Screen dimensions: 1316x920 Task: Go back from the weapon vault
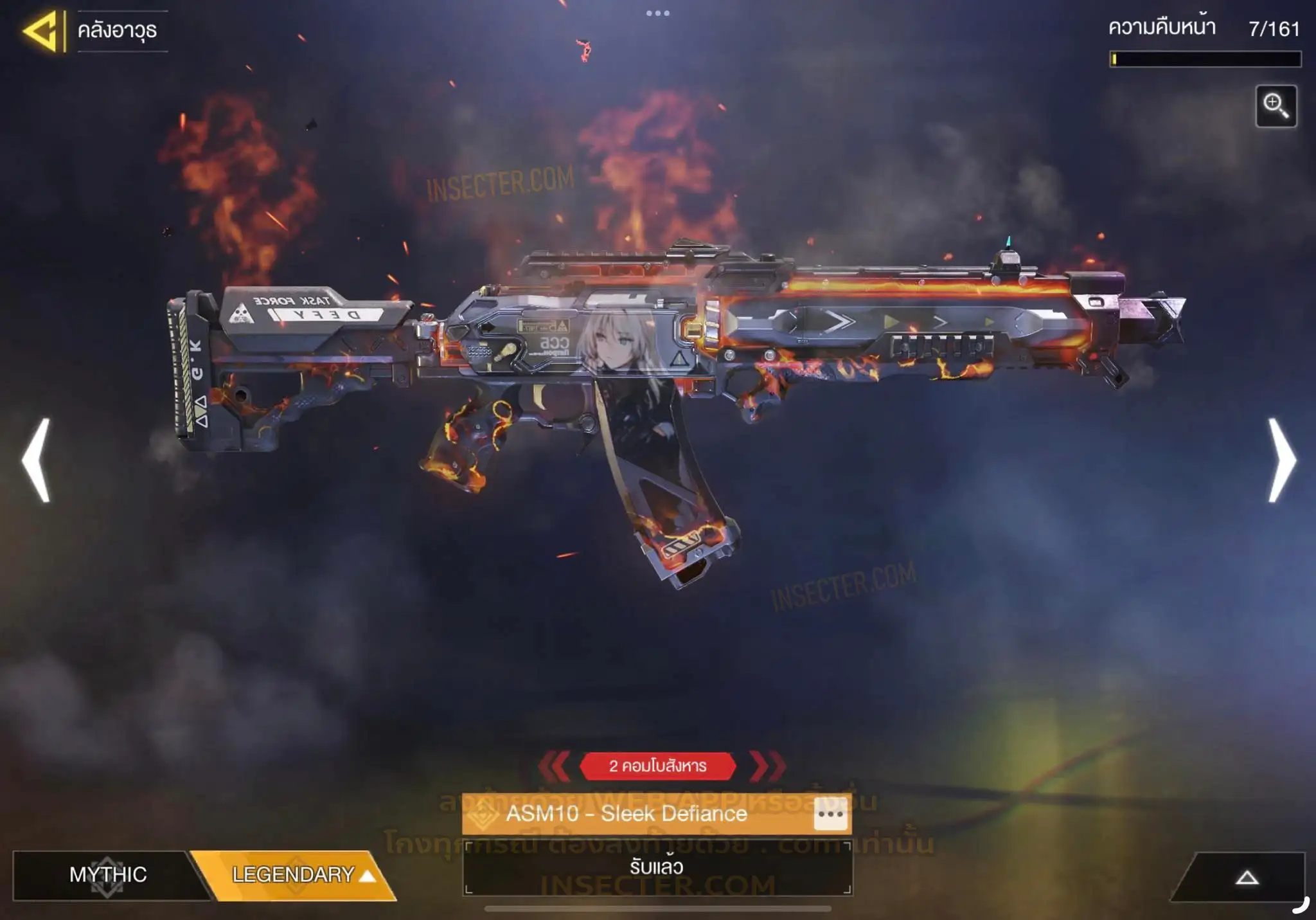pyautogui.click(x=42, y=30)
